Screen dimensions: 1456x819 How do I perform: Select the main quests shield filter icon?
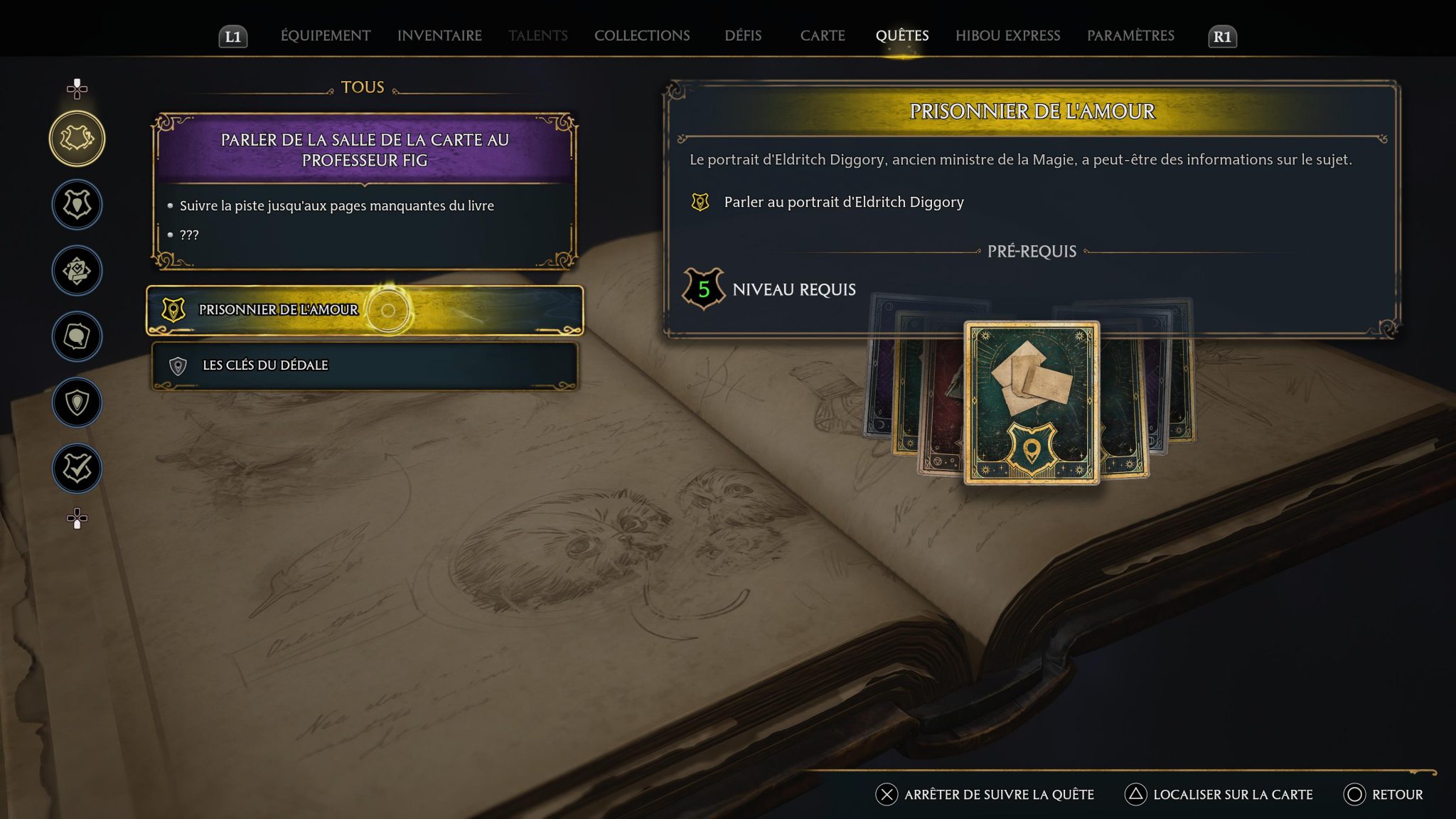[x=77, y=205]
